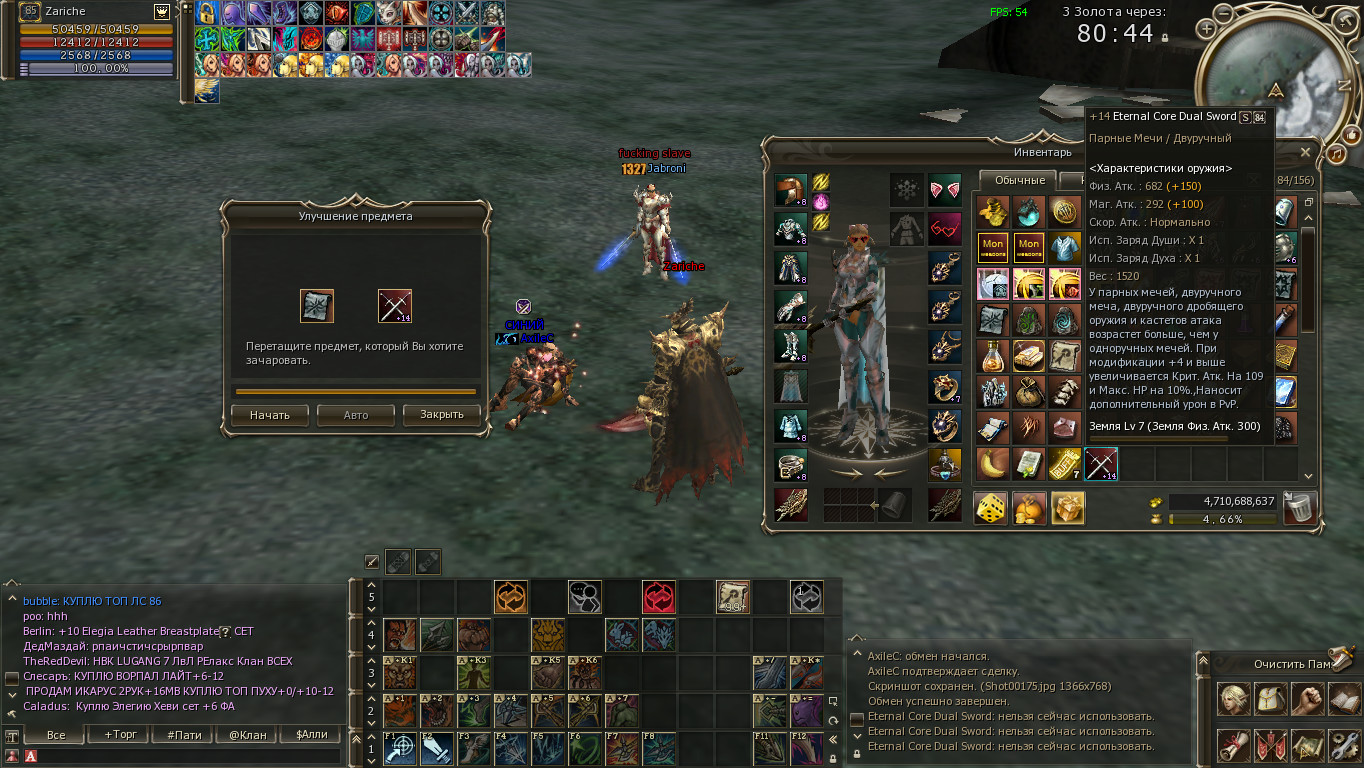Open the map from the menu panel
Screen dimensions: 1364x768
1307,745
